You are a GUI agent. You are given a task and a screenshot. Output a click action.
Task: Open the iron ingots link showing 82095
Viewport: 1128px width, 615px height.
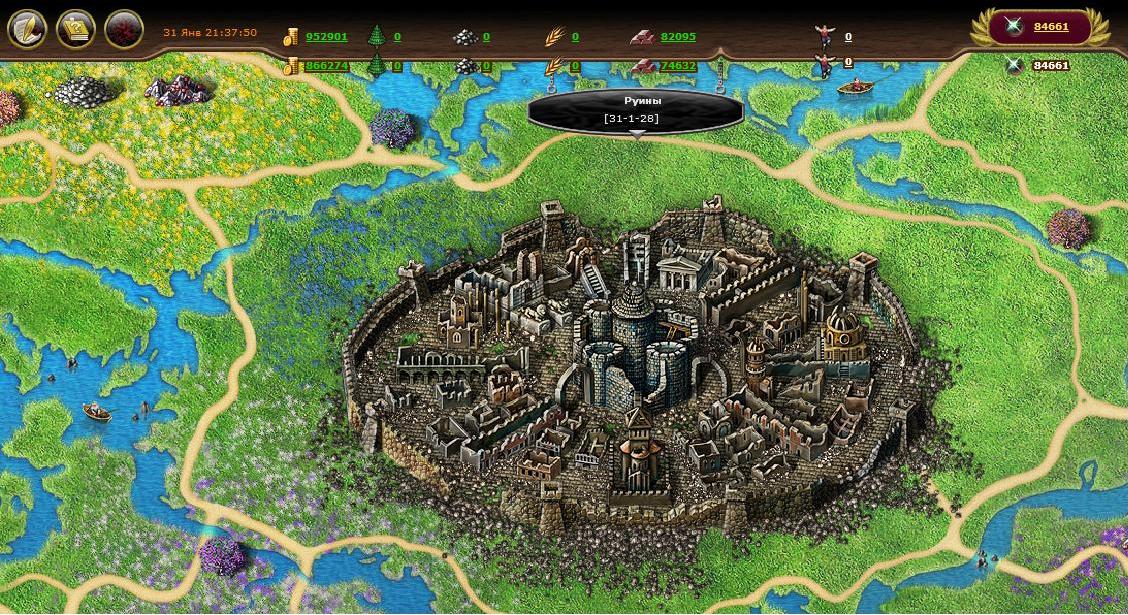(678, 37)
